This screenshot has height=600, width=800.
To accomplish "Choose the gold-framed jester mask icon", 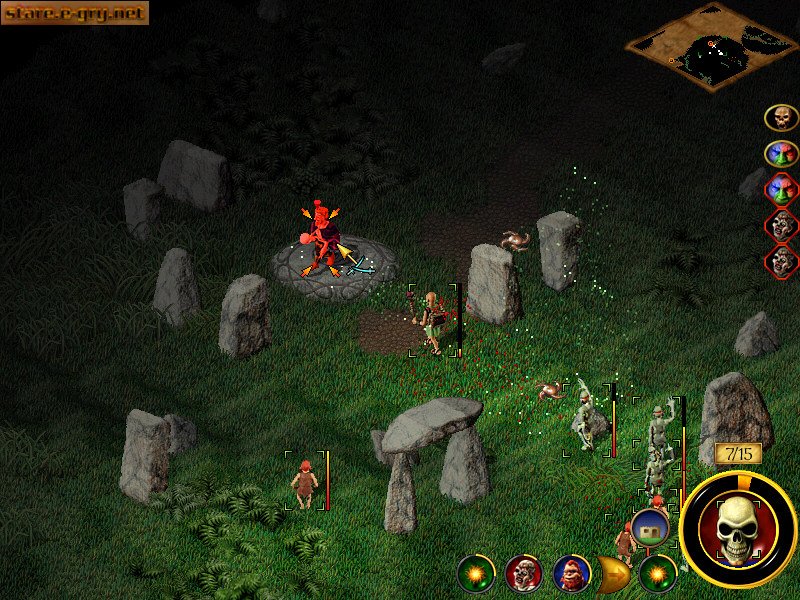I will click(781, 154).
